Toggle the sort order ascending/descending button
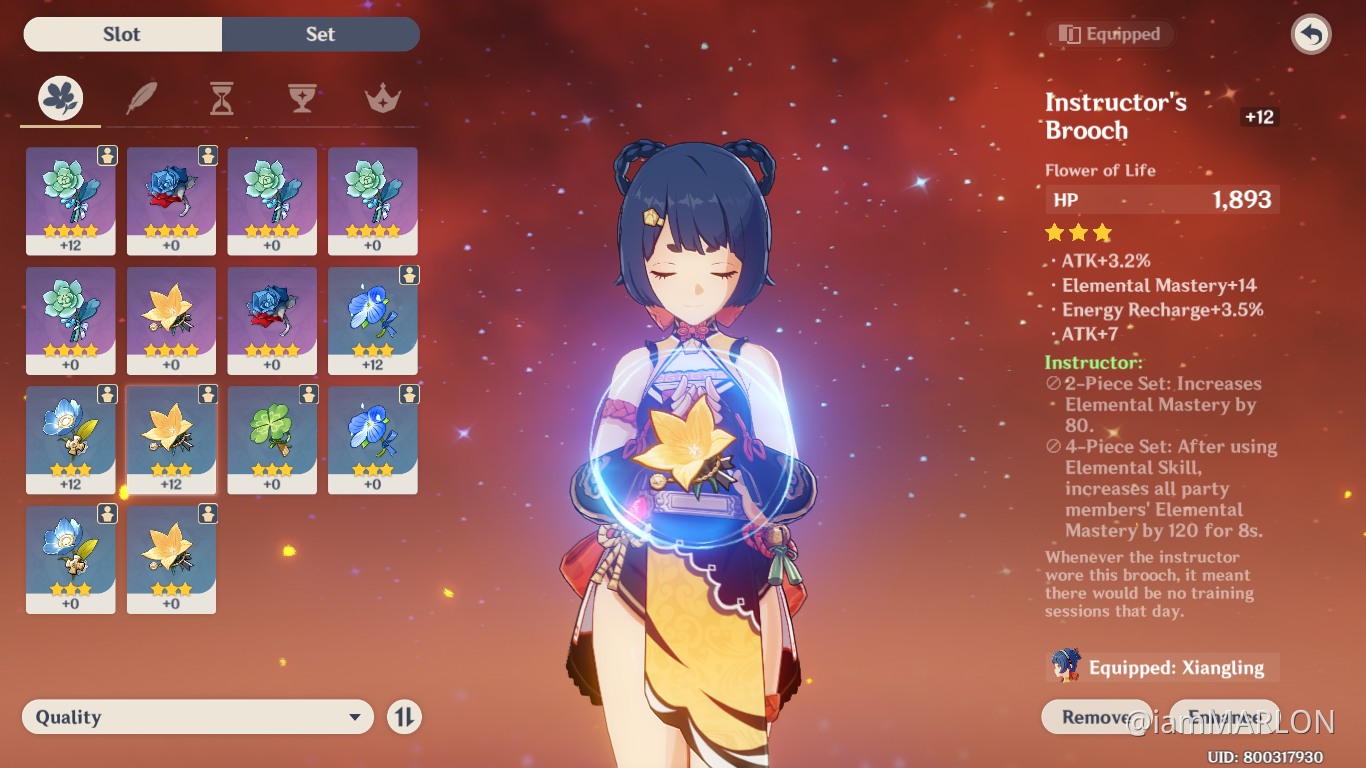The image size is (1366, 768). [x=404, y=716]
